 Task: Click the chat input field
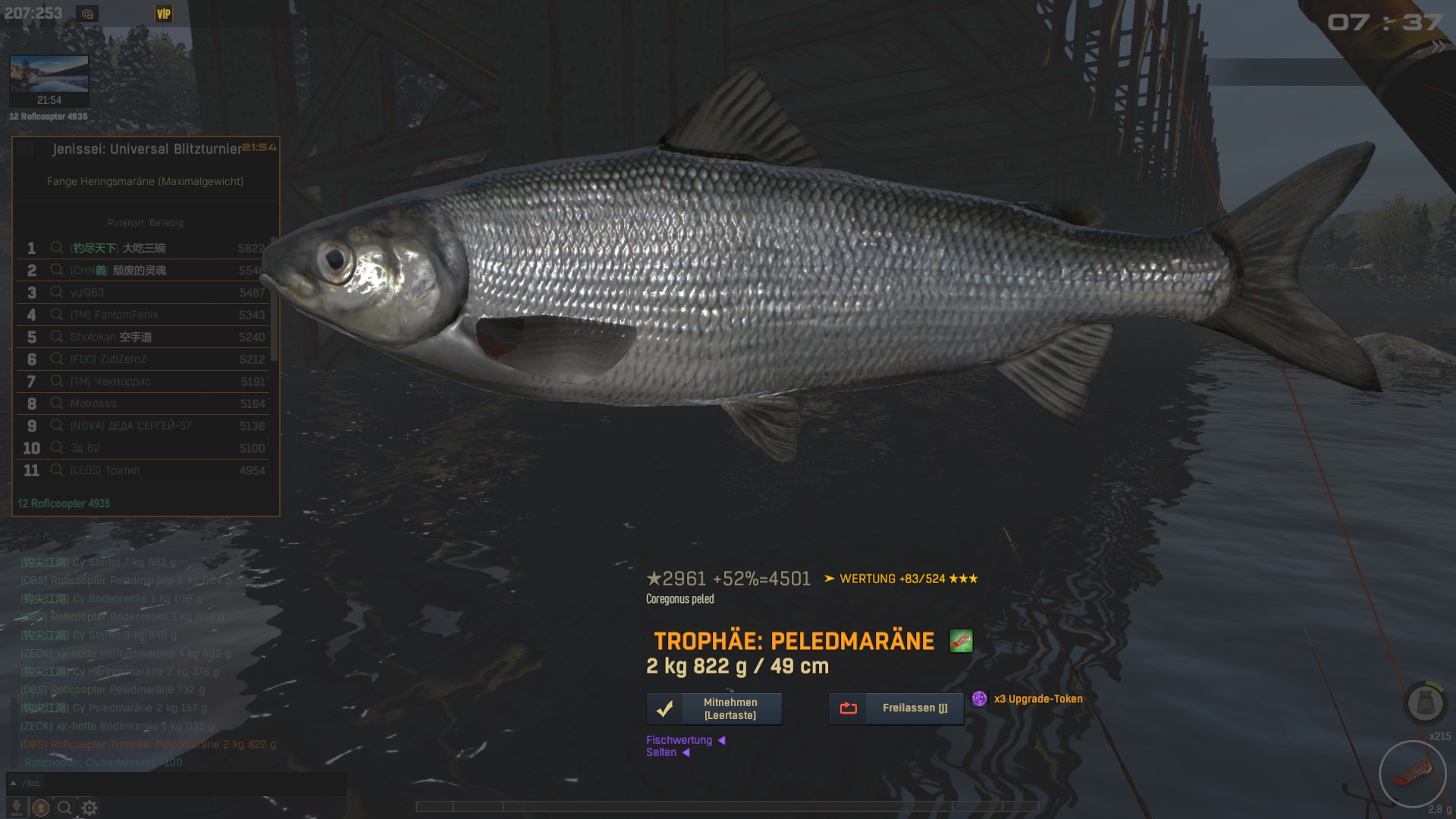tap(182, 783)
